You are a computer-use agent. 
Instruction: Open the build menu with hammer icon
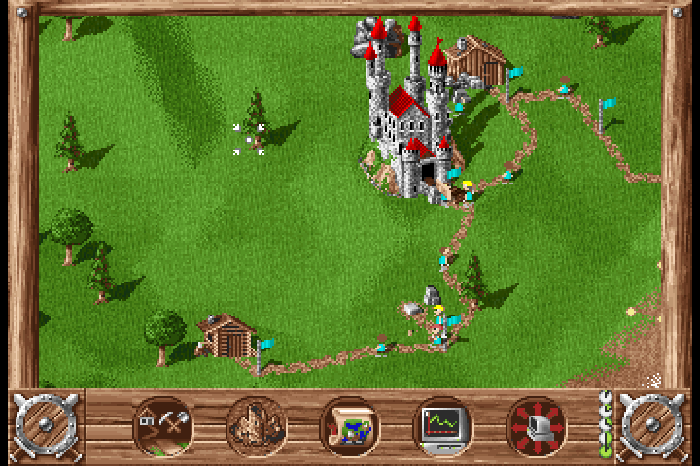[x=162, y=426]
